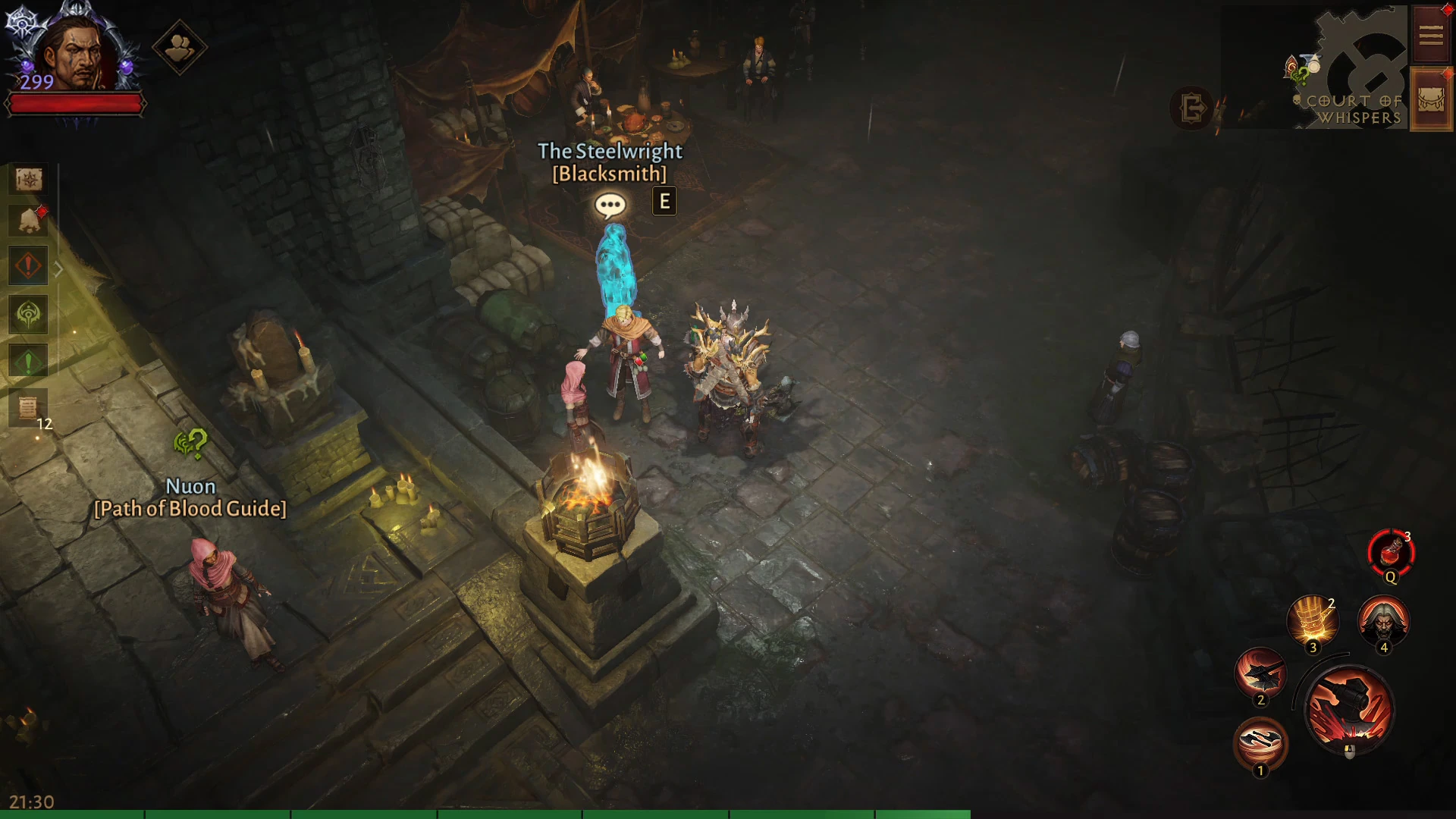Select the red exclamation quest icon
The height and width of the screenshot is (819, 1456).
pos(29,266)
